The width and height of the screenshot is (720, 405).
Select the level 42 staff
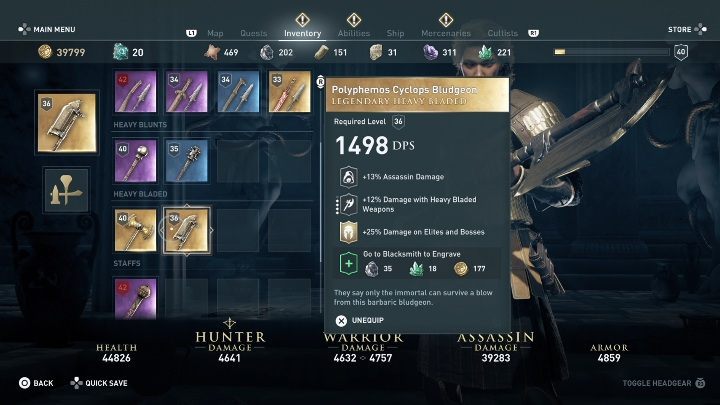coord(137,298)
